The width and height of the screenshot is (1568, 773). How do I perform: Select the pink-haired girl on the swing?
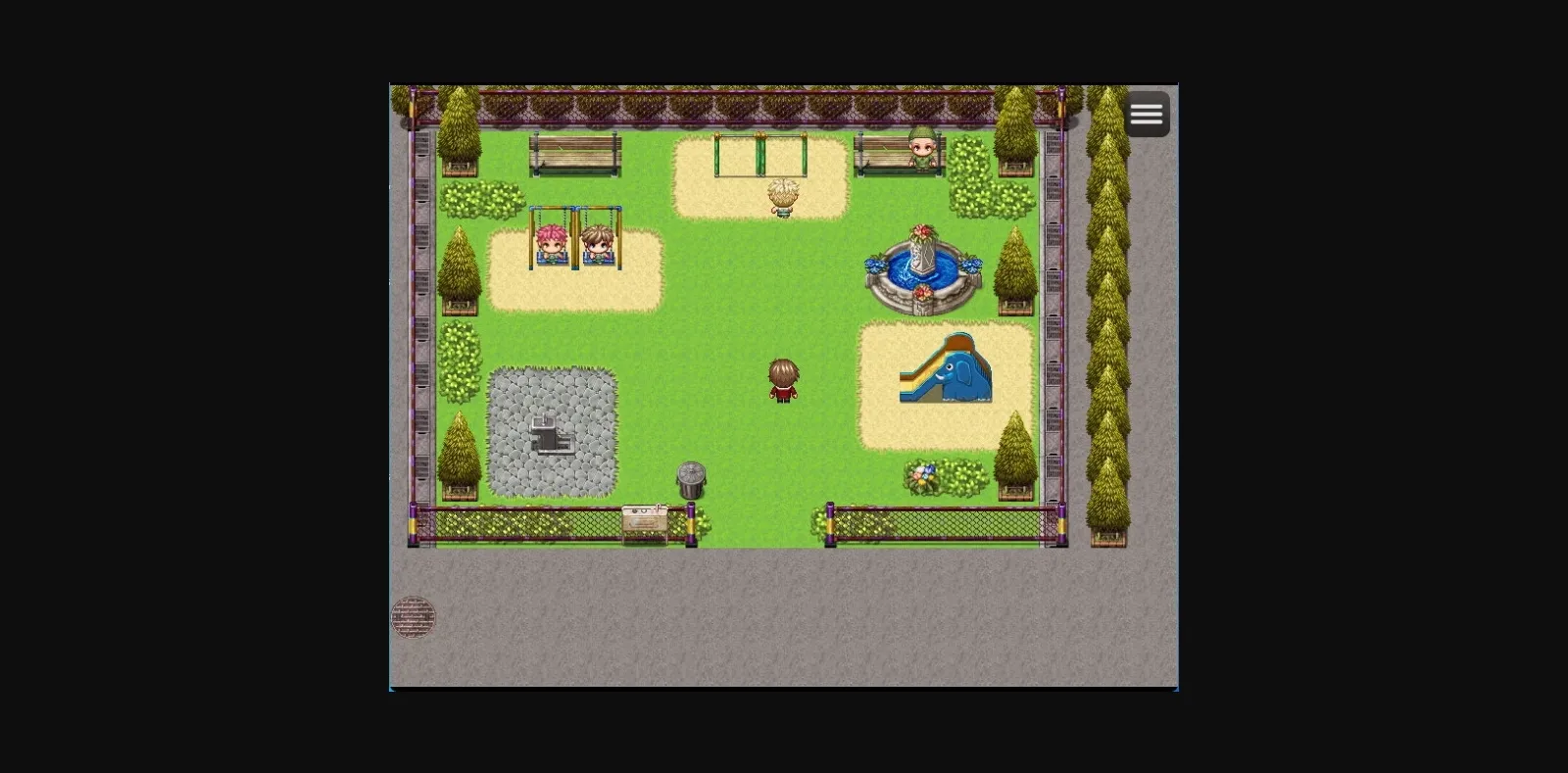pyautogui.click(x=551, y=240)
